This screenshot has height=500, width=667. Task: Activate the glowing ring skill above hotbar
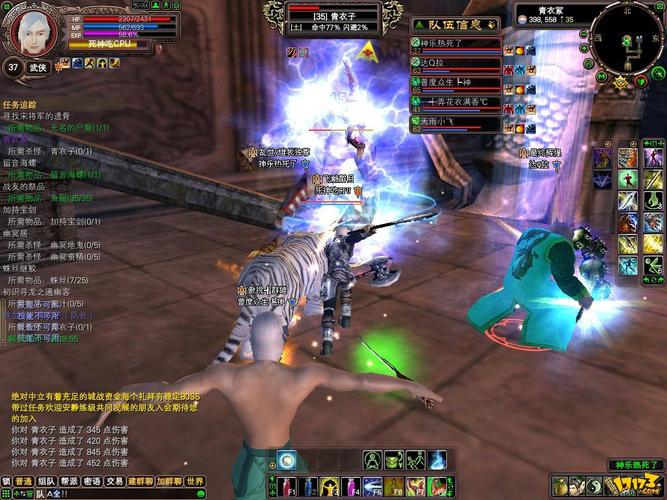[x=287, y=460]
